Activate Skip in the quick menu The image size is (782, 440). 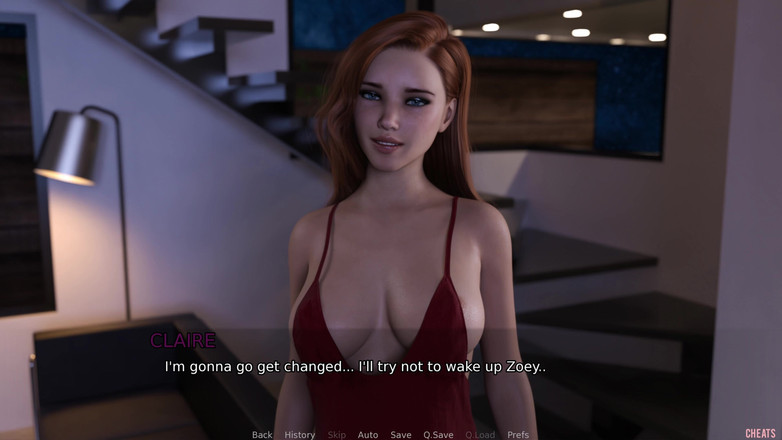pyautogui.click(x=336, y=435)
